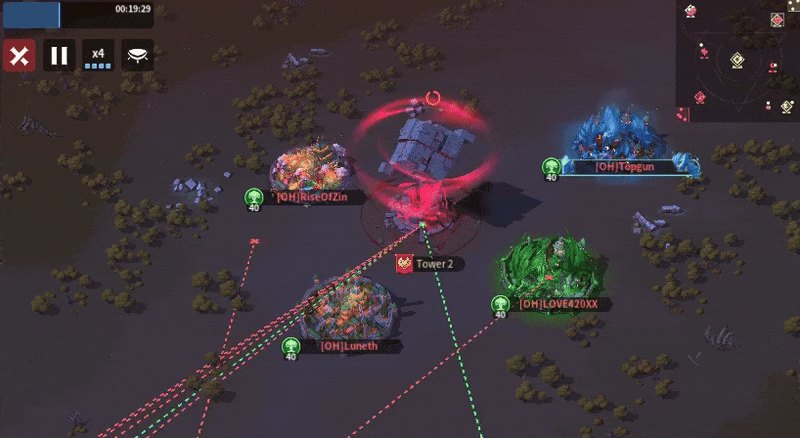Select the [OH]Luneth army label

click(348, 346)
